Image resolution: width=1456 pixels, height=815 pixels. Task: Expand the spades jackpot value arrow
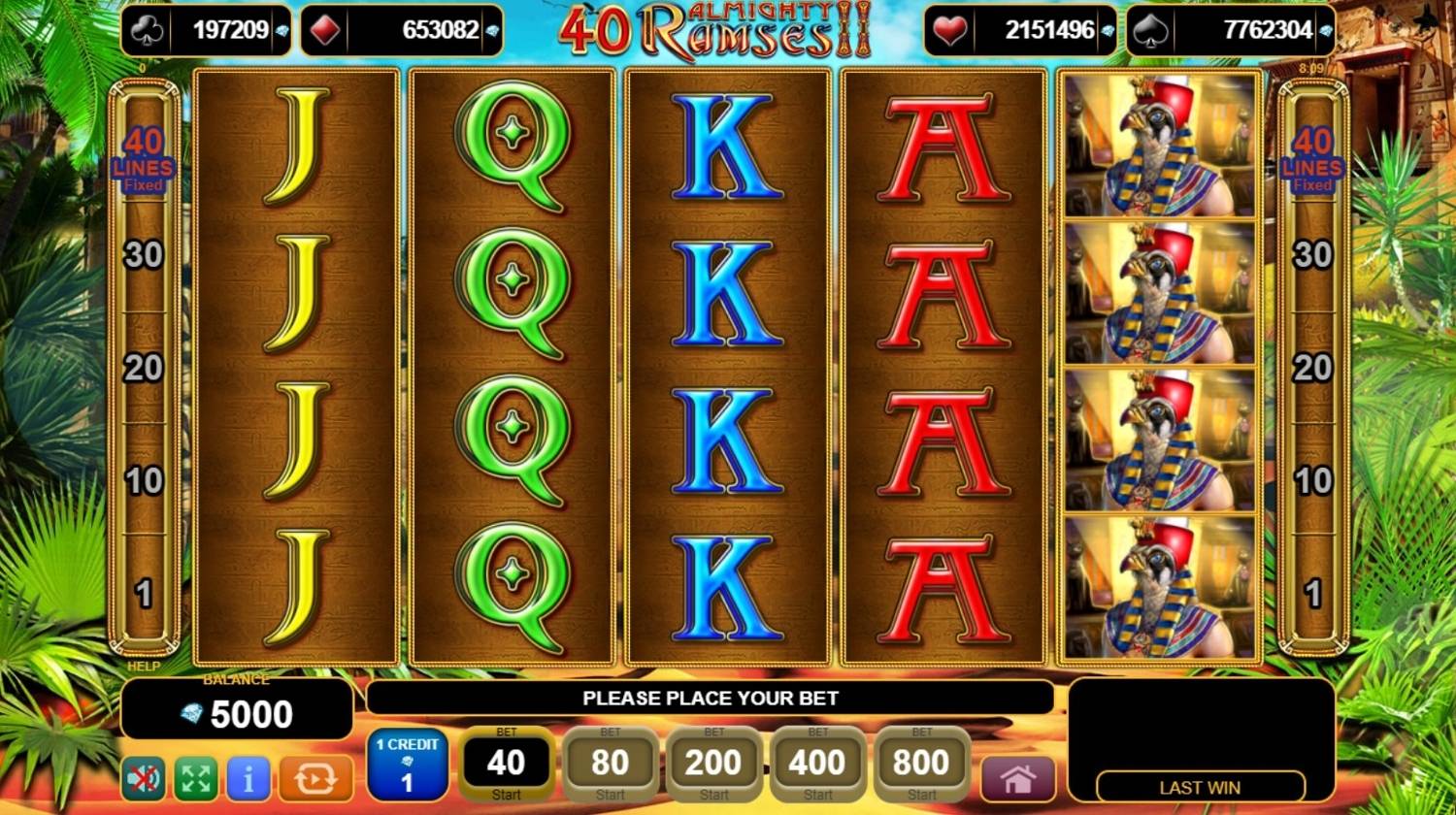click(1326, 30)
